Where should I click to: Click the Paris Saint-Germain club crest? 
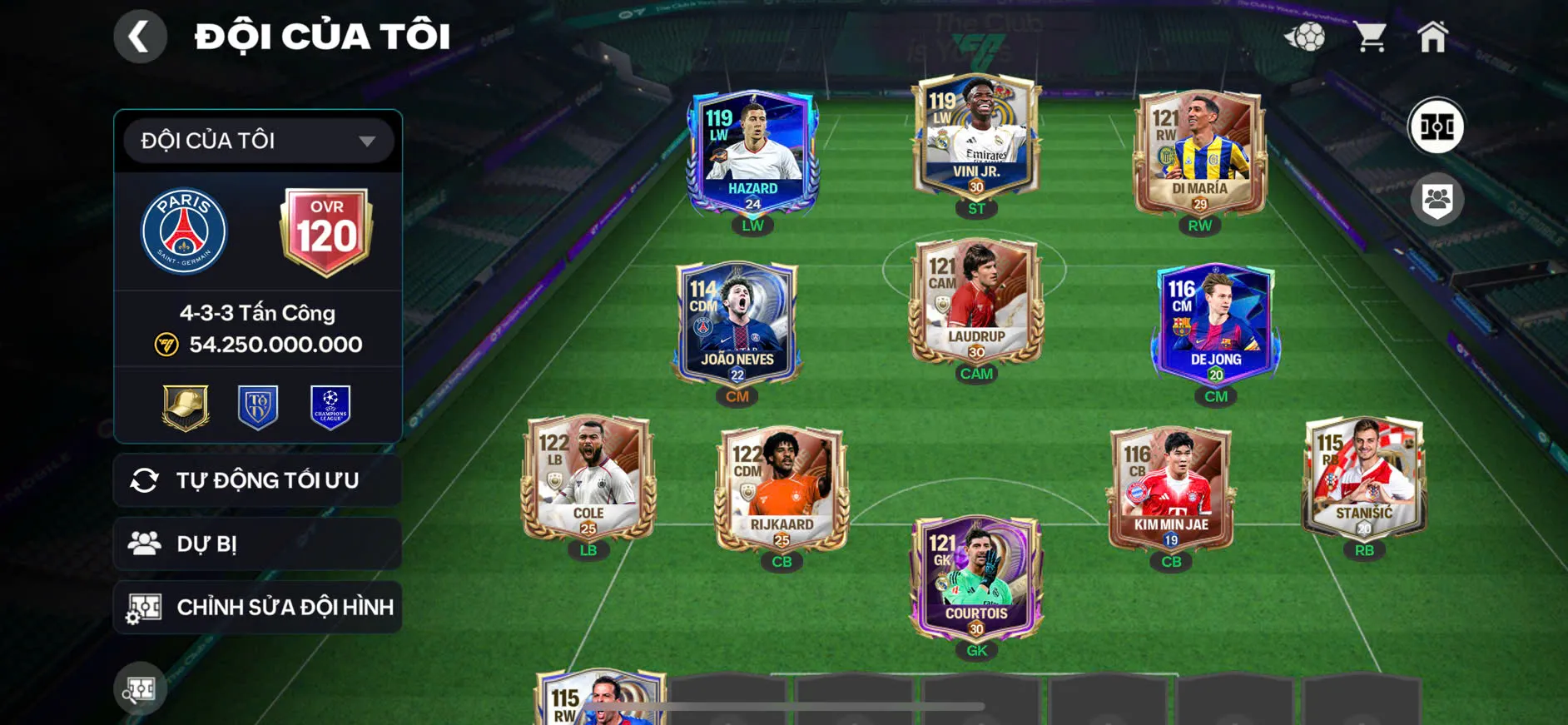point(184,231)
